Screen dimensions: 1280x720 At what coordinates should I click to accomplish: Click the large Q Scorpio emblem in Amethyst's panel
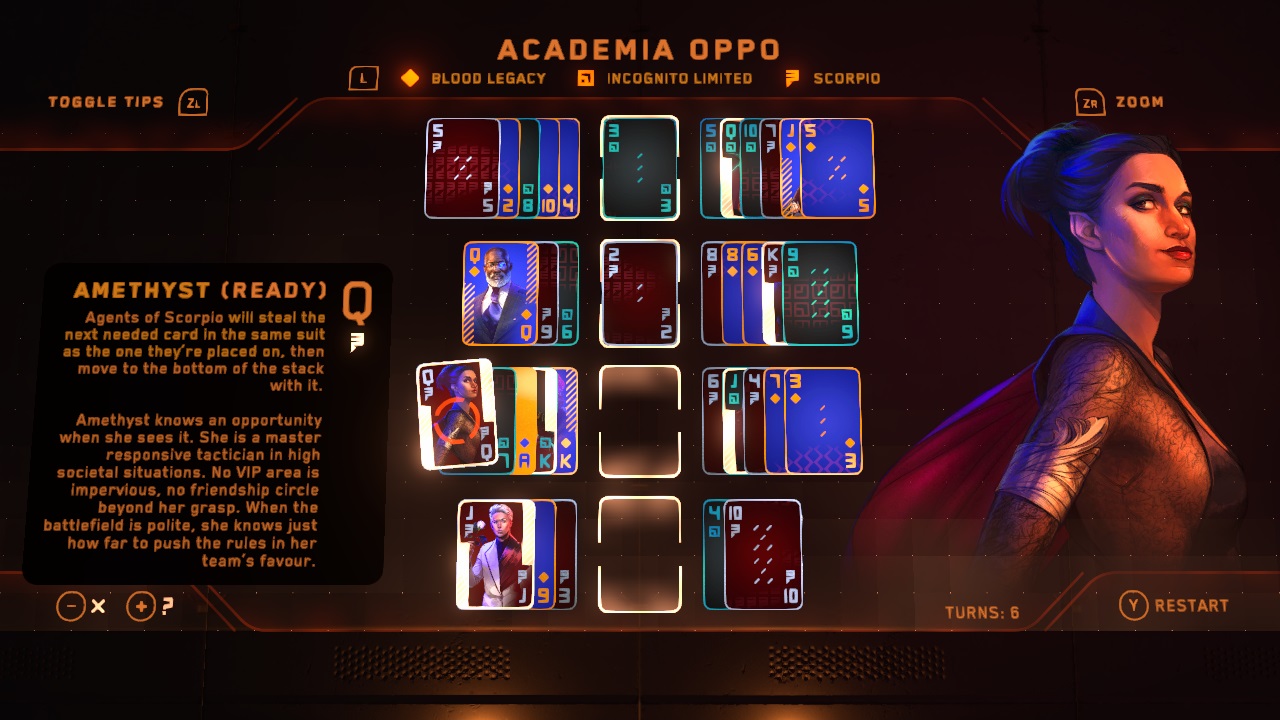tap(357, 306)
